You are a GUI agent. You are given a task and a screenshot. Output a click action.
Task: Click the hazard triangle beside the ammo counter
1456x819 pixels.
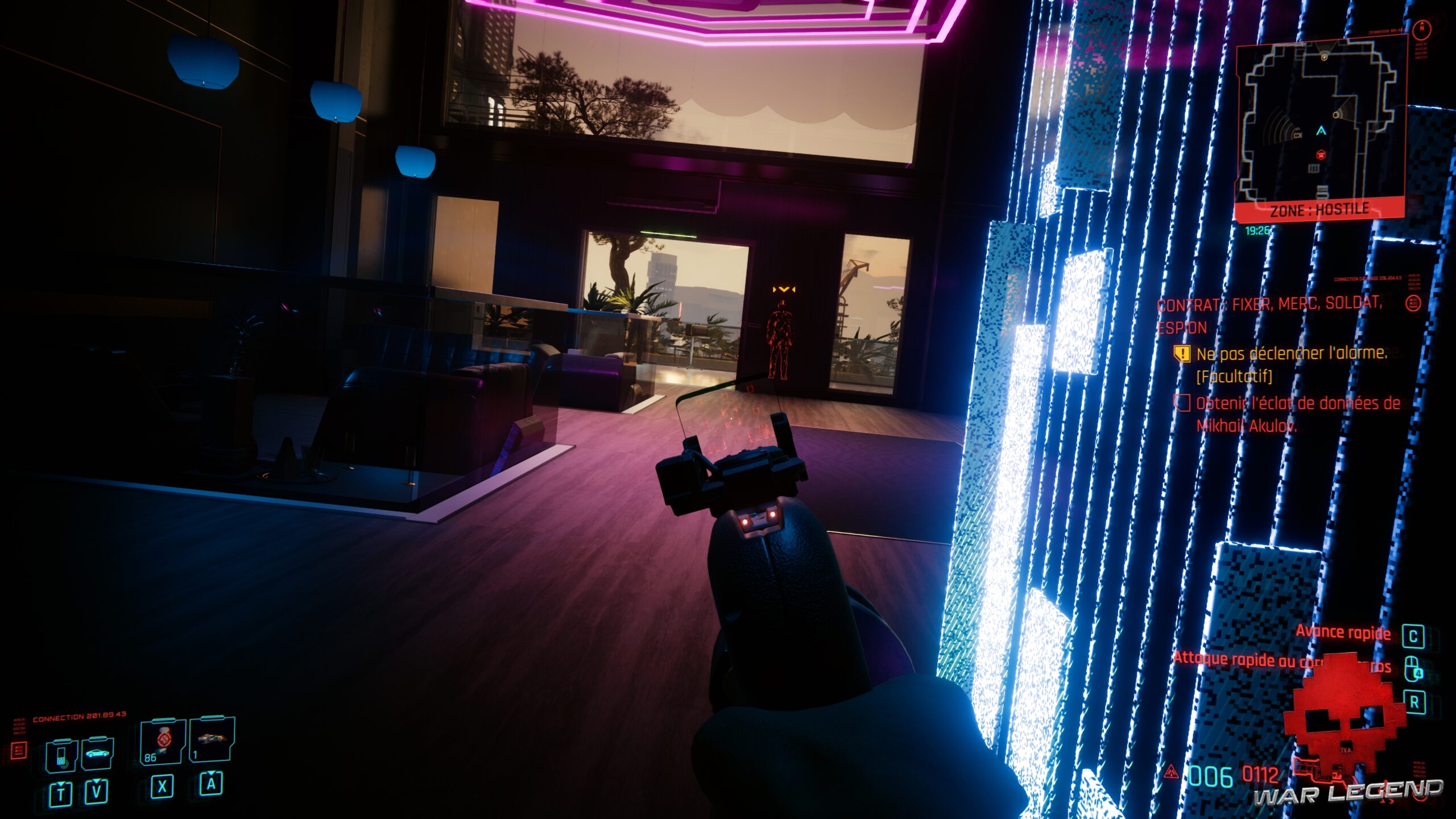(x=1172, y=773)
